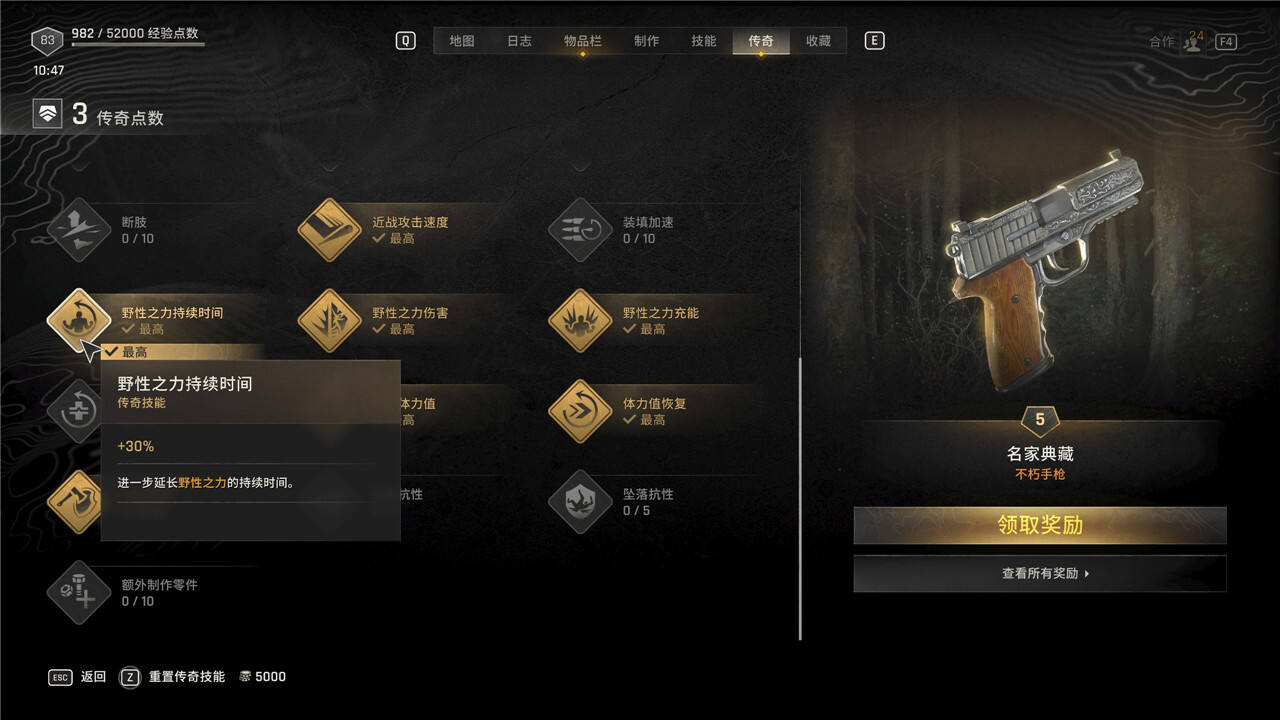
Task: Open the 合作 co-op panel
Action: pyautogui.click(x=1180, y=42)
